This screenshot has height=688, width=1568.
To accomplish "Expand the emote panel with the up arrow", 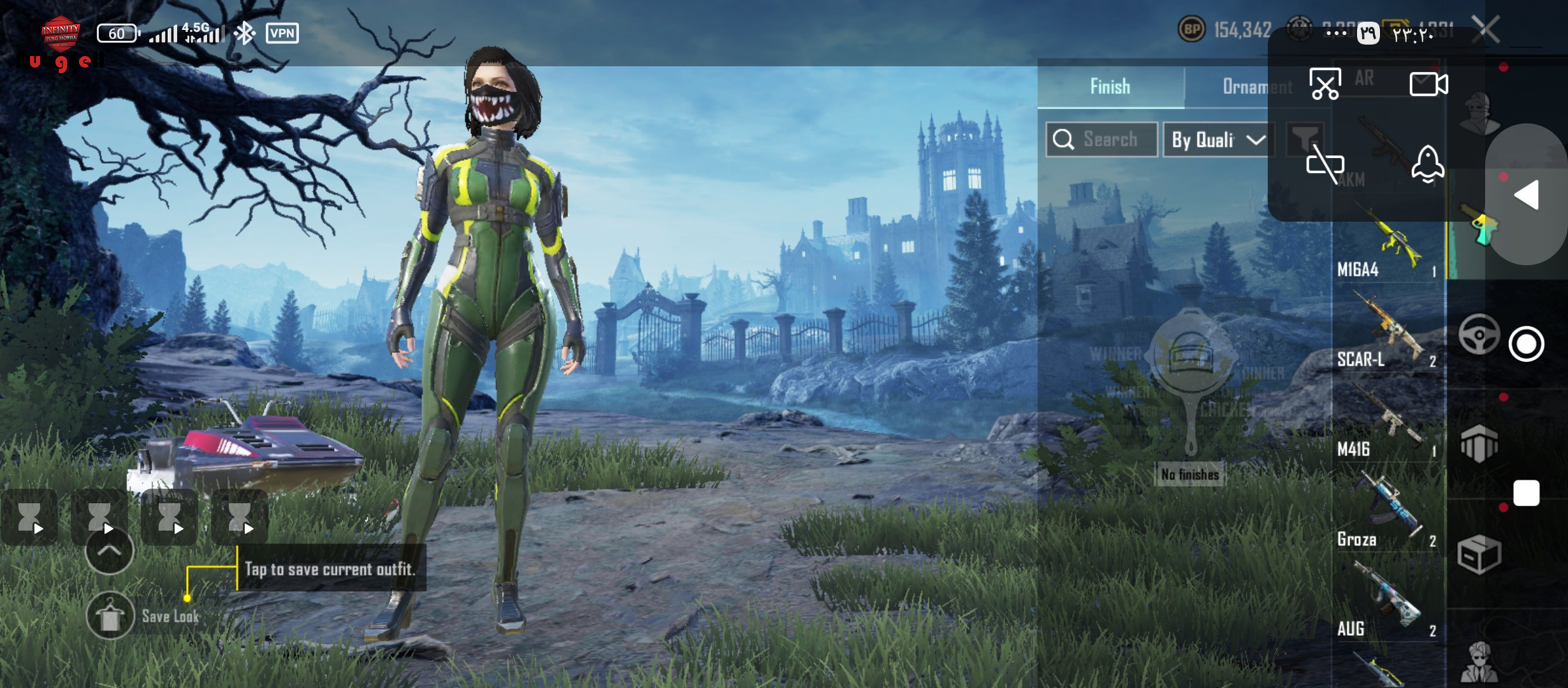I will pos(109,551).
